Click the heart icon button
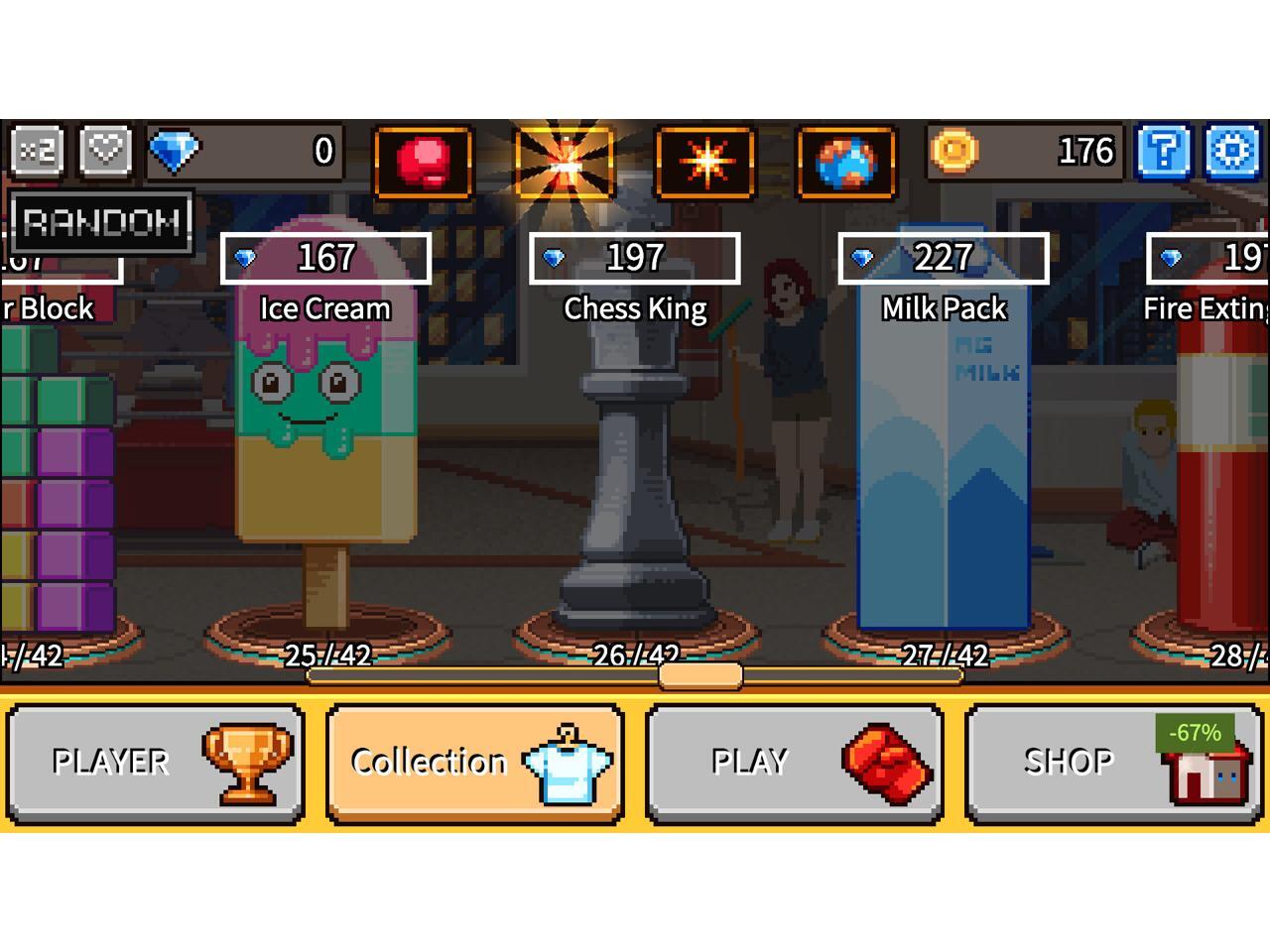Screen dimensions: 1270x952 coord(105,152)
